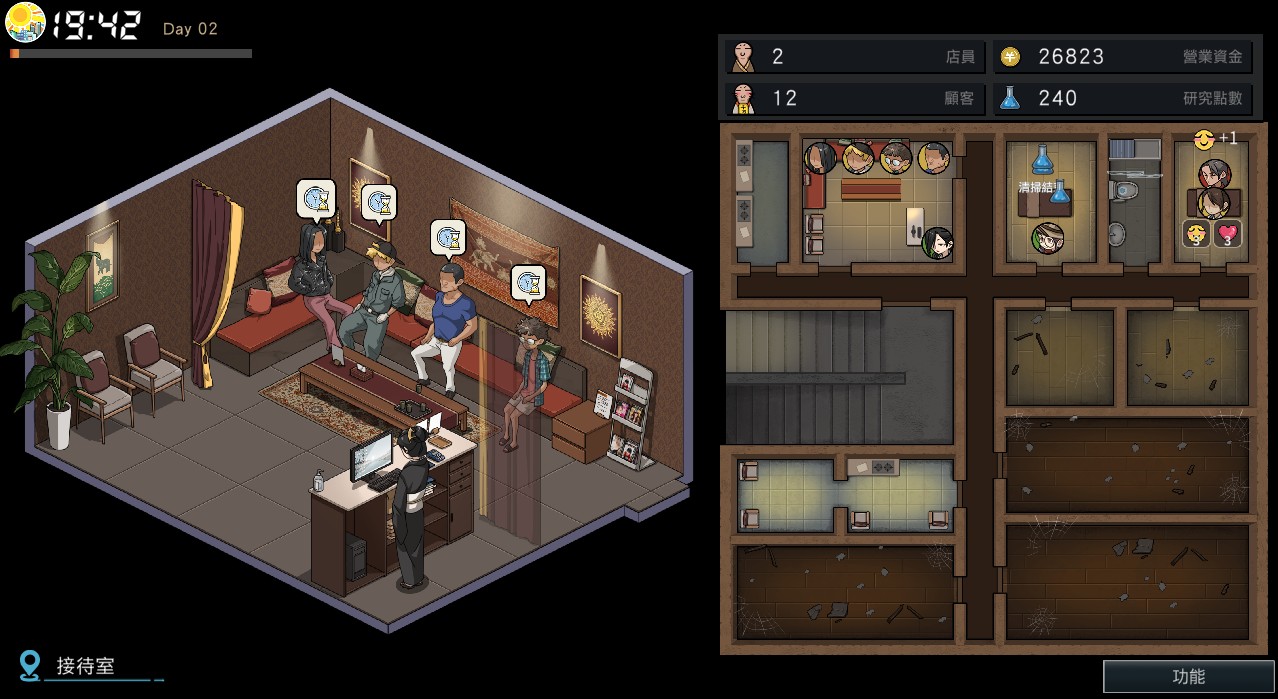Select the blue-shirt customer portrait on map
The width and height of the screenshot is (1278, 699).
(933, 157)
